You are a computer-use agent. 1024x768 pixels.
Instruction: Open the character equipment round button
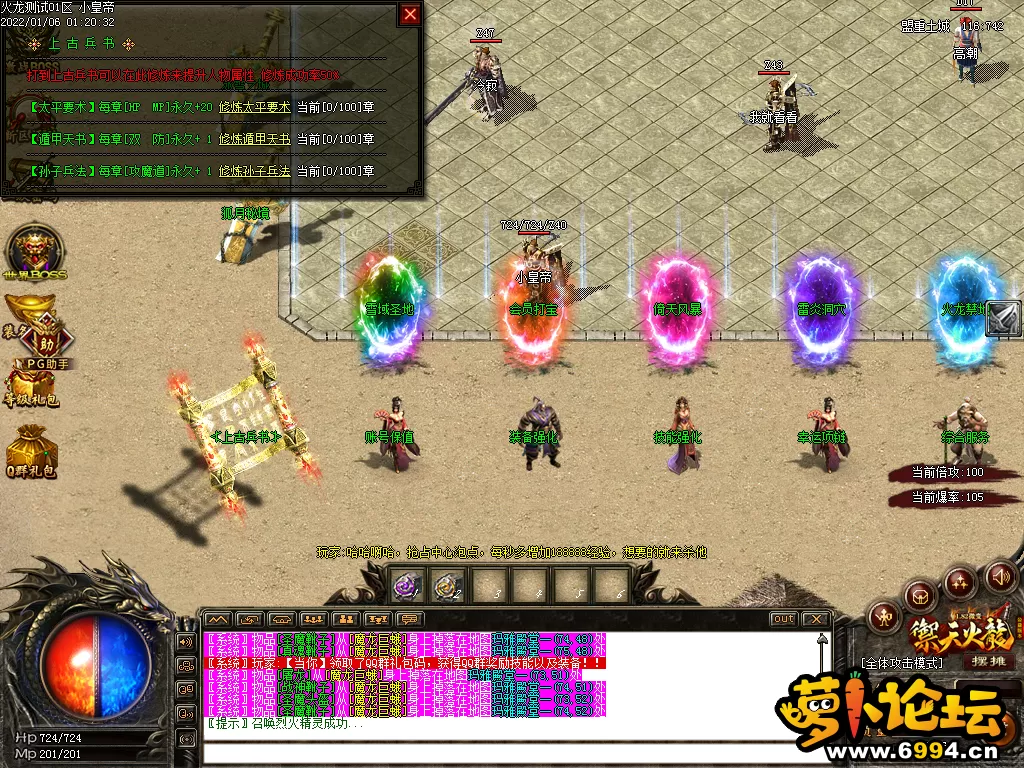882,617
